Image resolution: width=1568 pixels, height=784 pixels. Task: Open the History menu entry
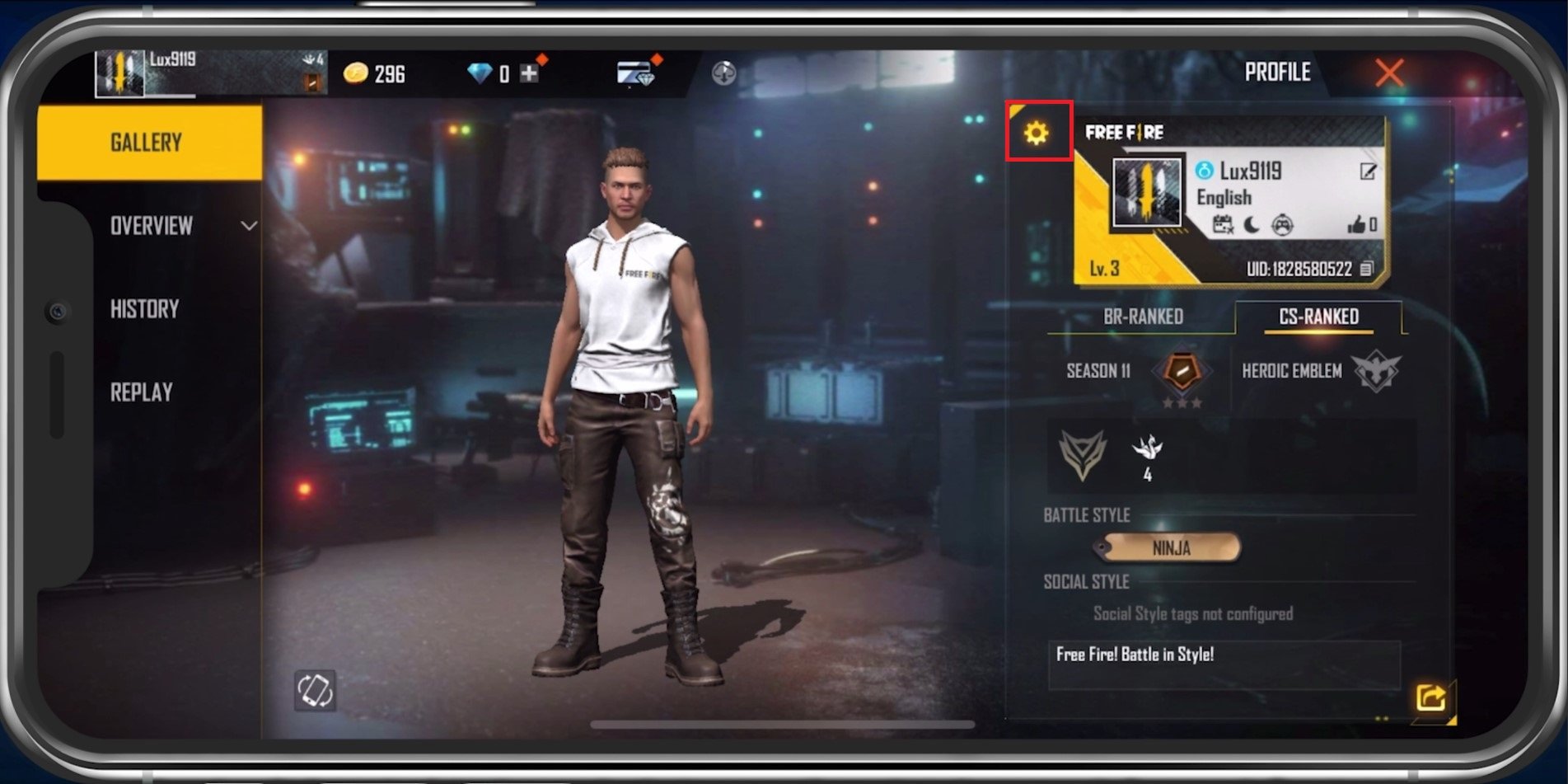point(145,309)
